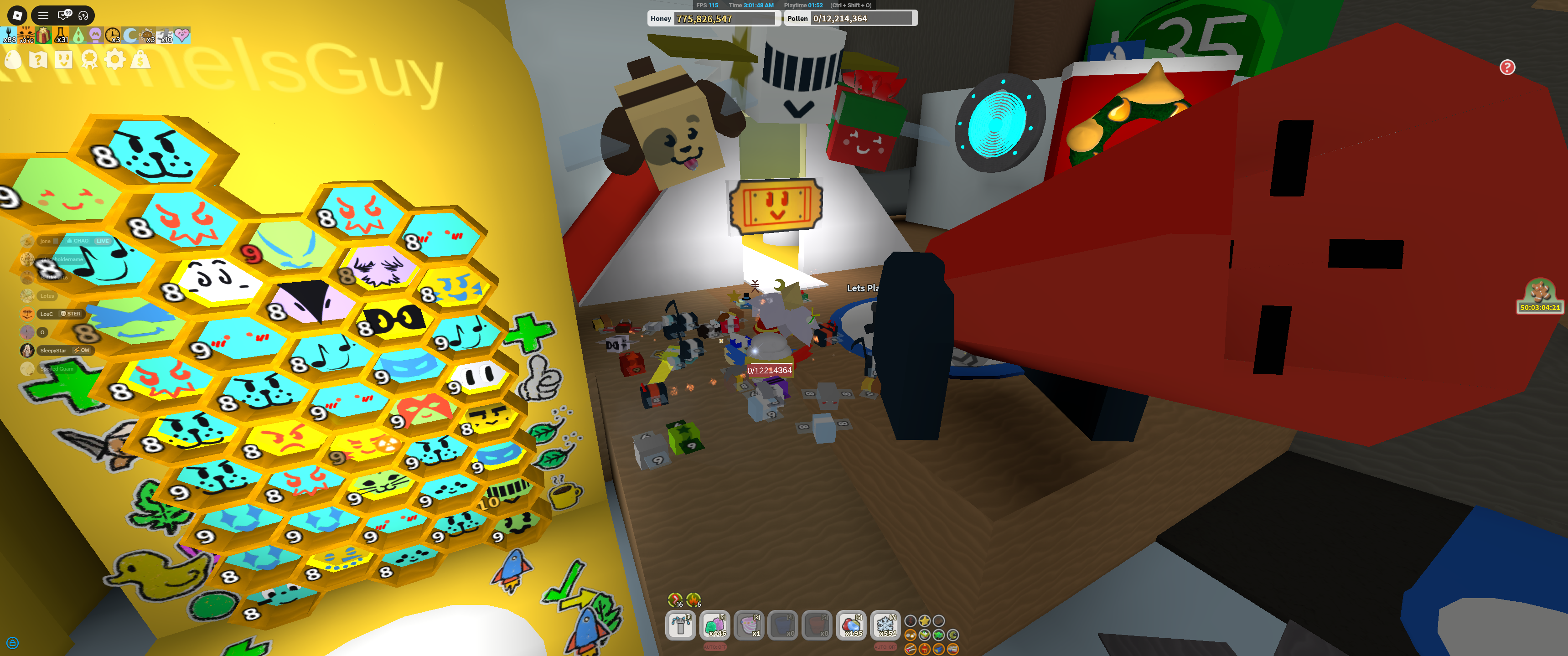Open the settings gear icon
The width and height of the screenshot is (1568, 656).
tap(115, 60)
